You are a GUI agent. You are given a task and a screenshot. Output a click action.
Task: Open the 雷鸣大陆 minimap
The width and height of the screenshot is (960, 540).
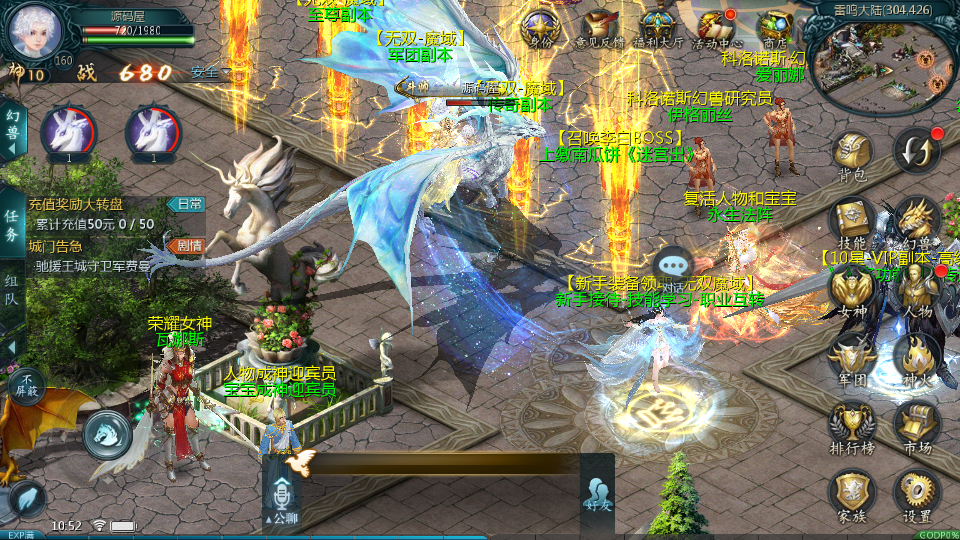(882, 62)
